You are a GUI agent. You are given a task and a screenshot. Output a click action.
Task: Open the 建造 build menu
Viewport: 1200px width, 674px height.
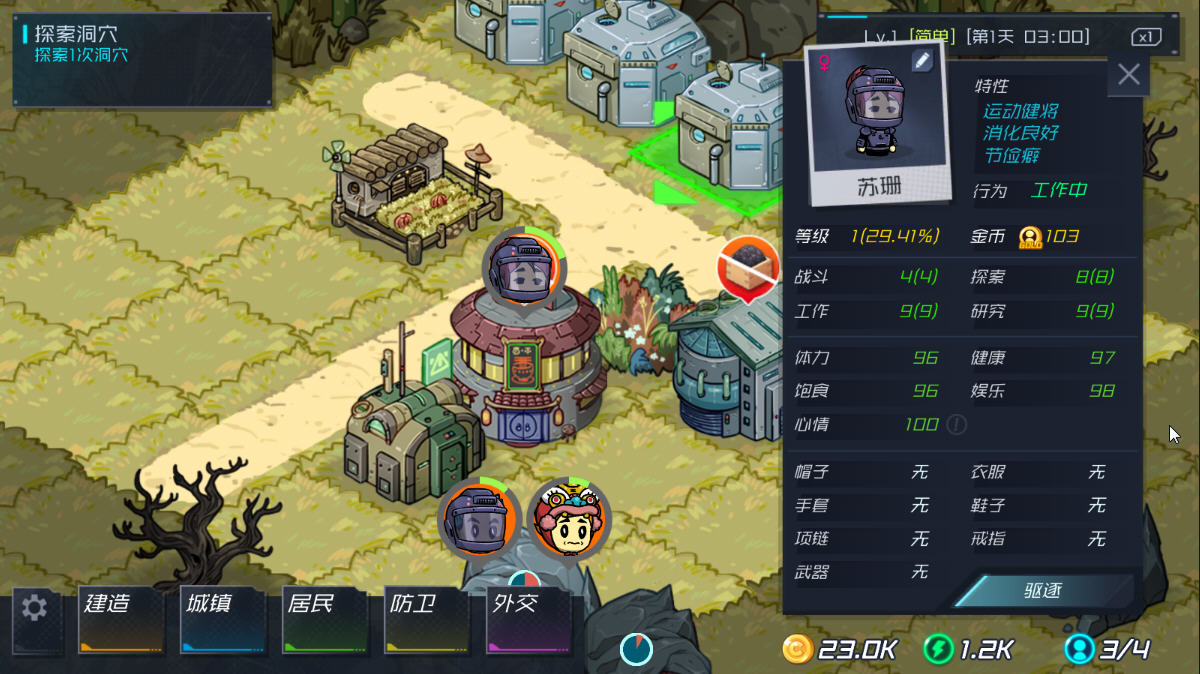pos(121,619)
